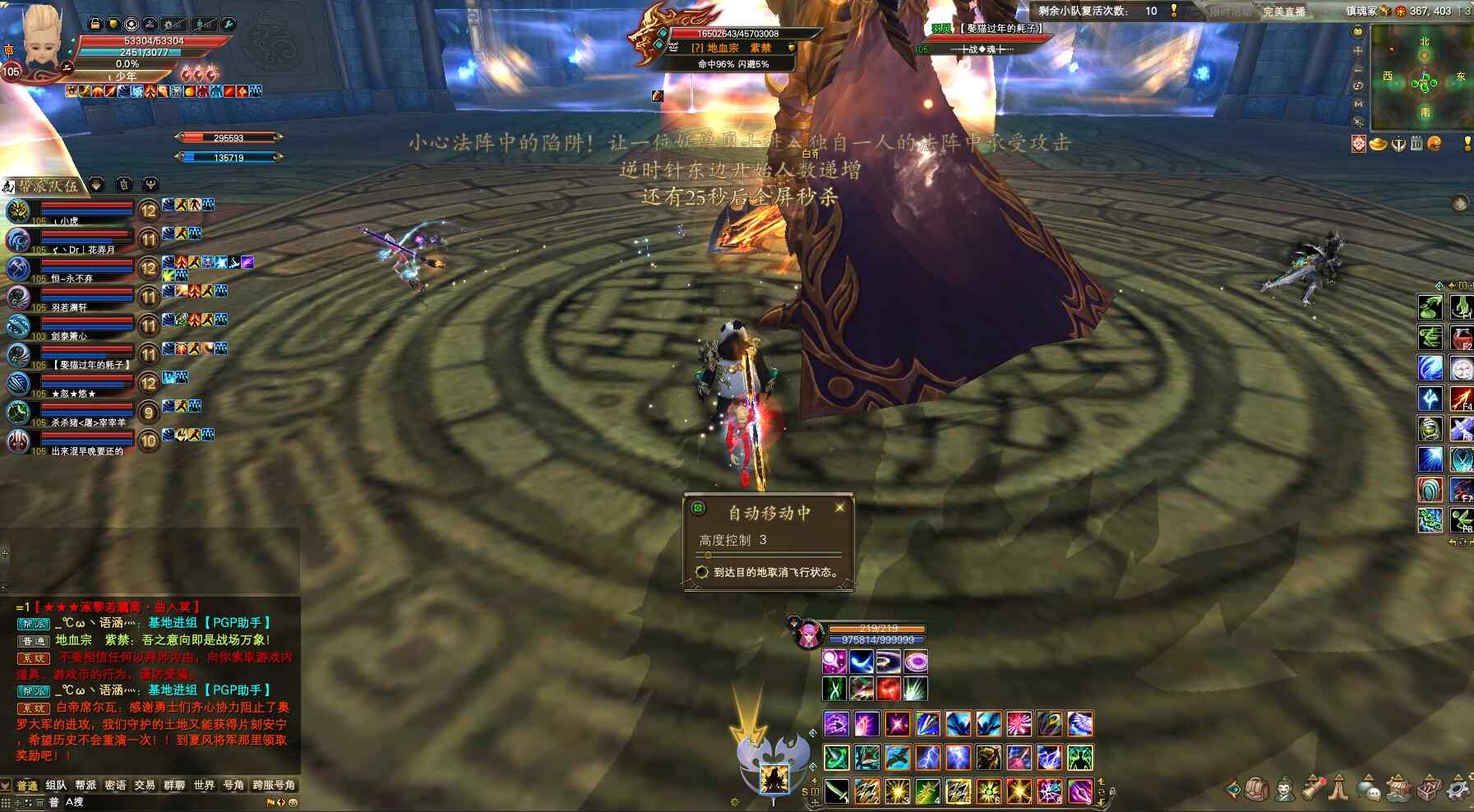Select the 世界 world chat tab
This screenshot has width=1474, height=812.
(204, 785)
